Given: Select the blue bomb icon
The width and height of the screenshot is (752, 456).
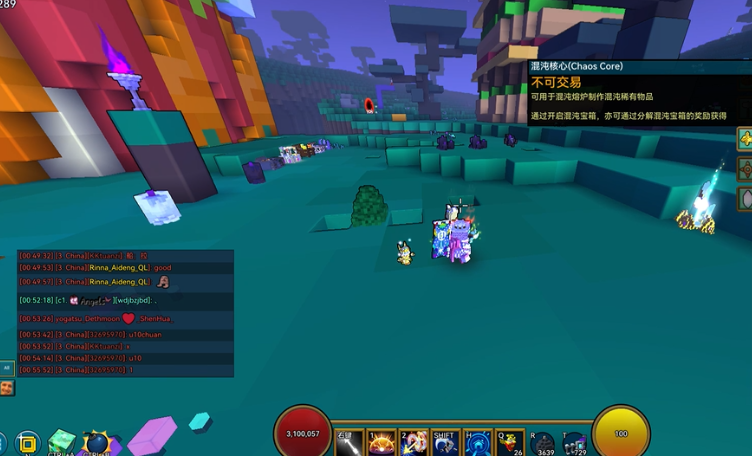Looking at the screenshot, I should pos(97,443).
